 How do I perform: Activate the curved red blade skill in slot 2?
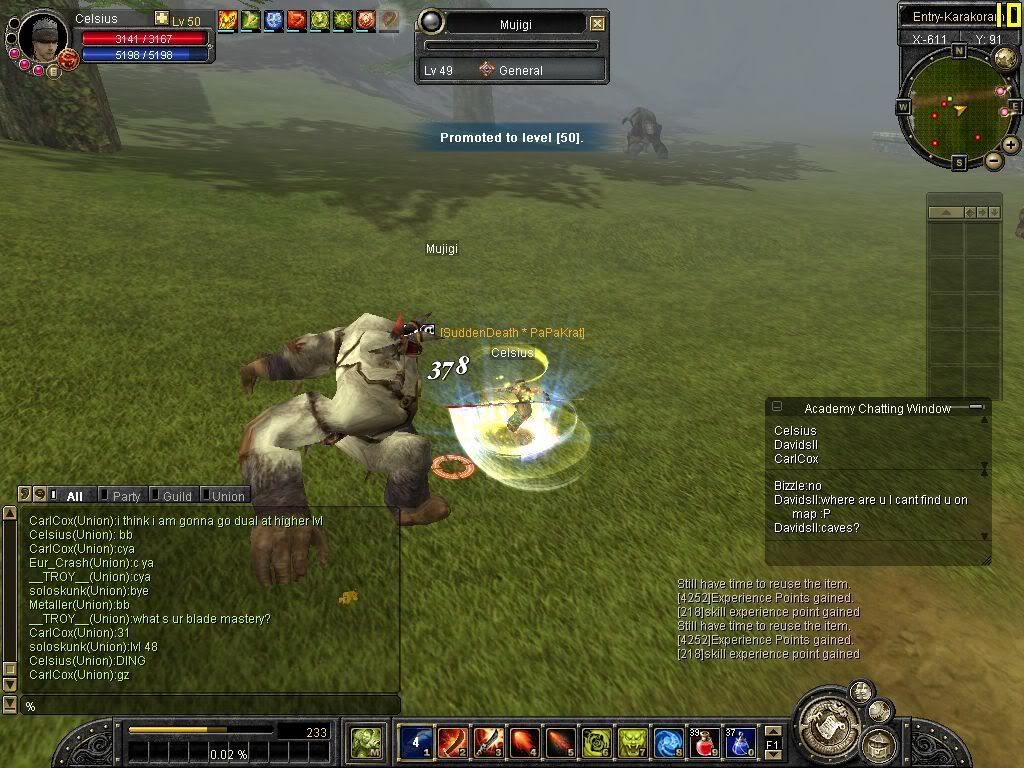click(x=452, y=742)
